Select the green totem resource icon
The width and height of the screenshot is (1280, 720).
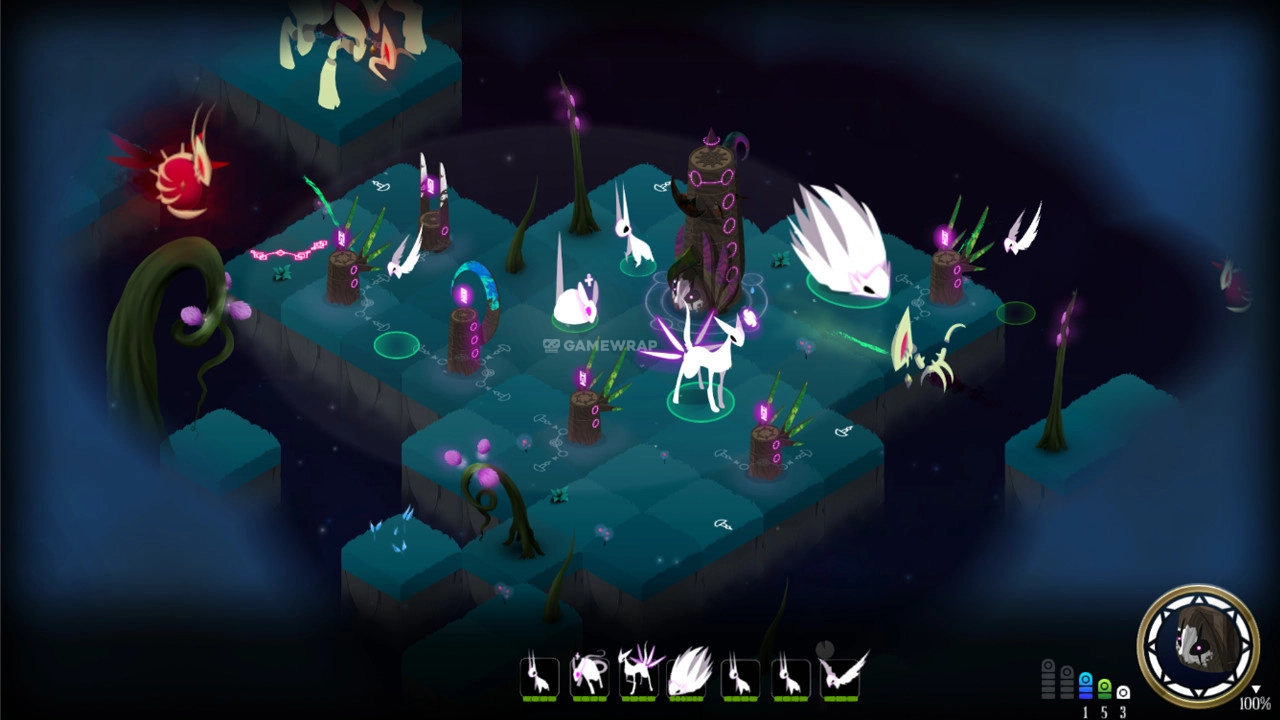point(1104,688)
